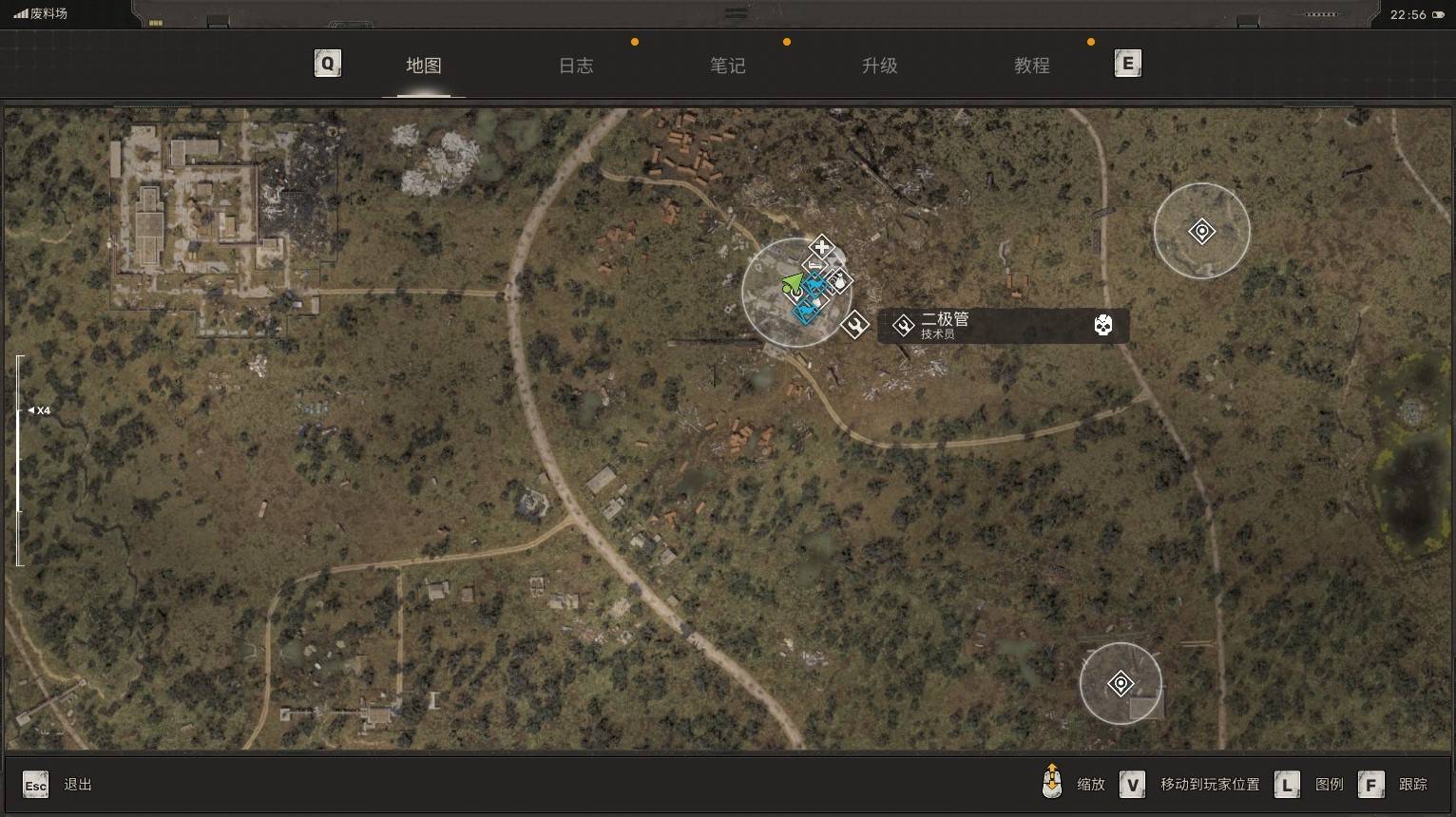The image size is (1456, 817).
Task: Select the sack trader map marker
Action: pos(839,281)
